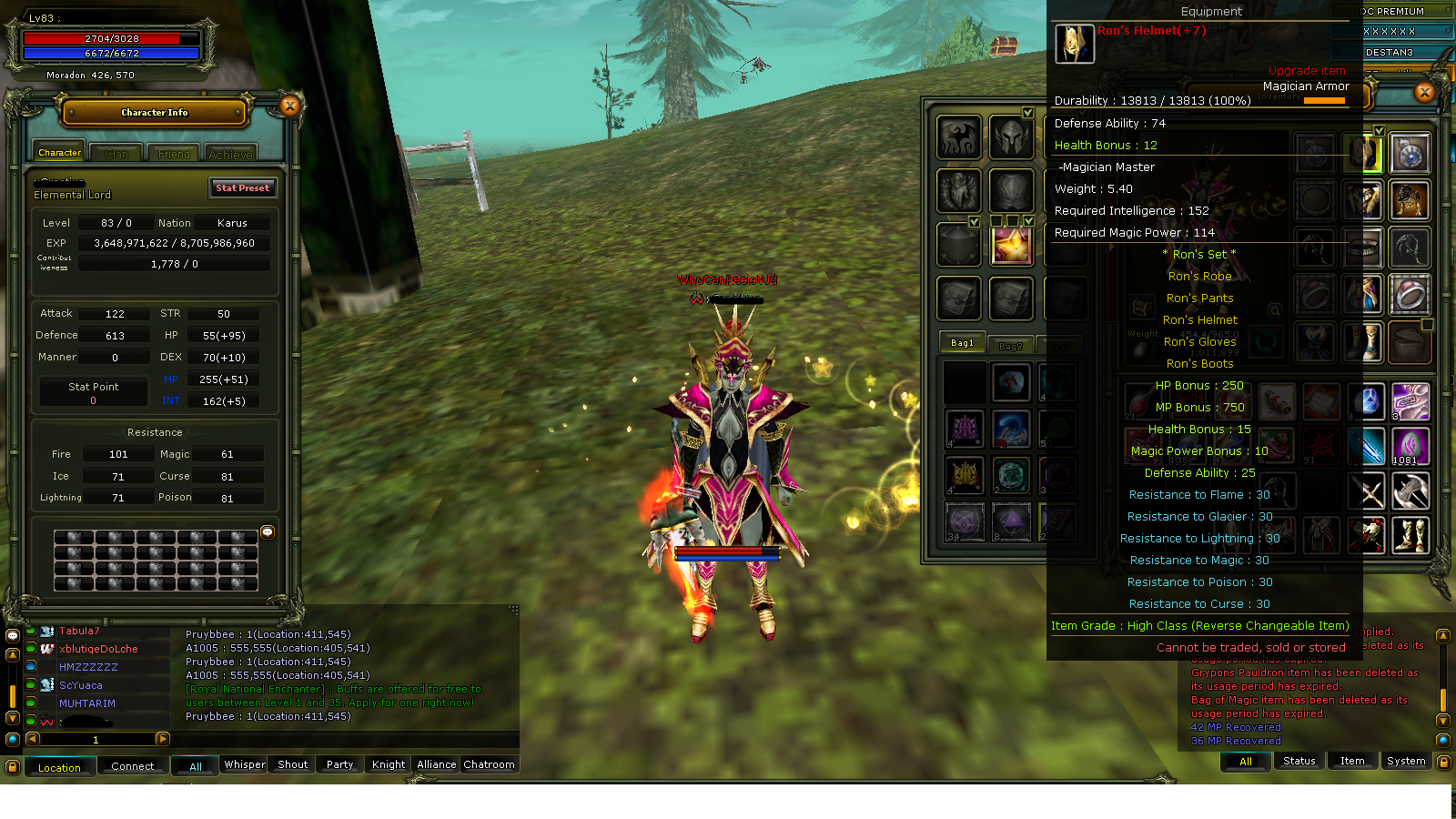Click the gauntlet equipment slot icon
Image resolution: width=1456 pixels, height=819 pixels.
pos(960,189)
